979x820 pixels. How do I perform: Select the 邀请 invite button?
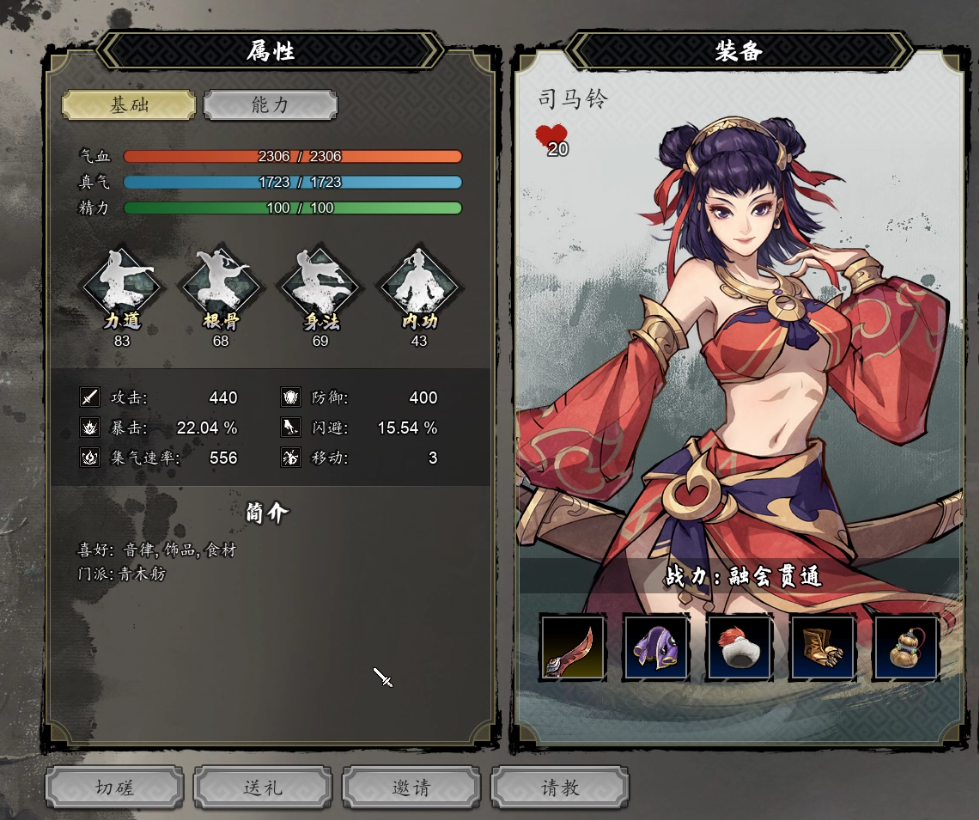click(411, 787)
